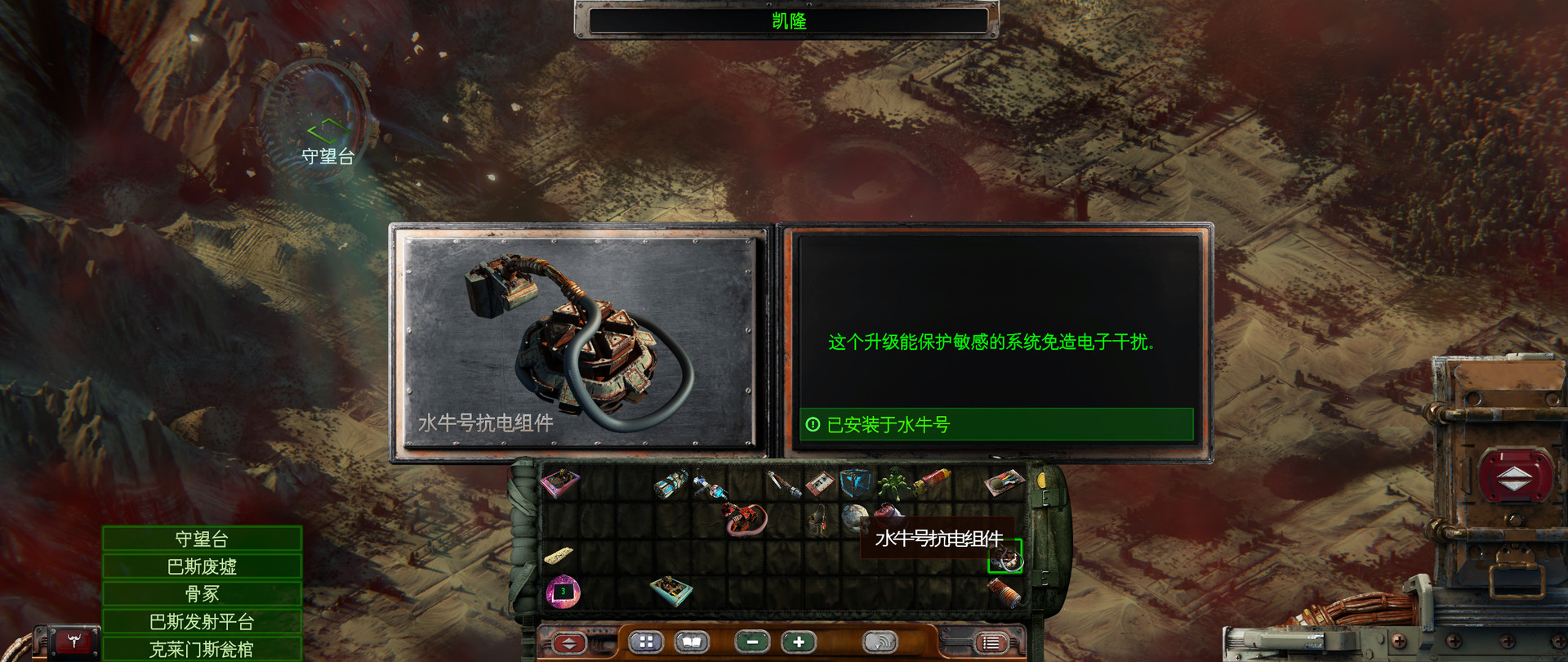Select 骨冢 in the left location list
The height and width of the screenshot is (662, 1568).
click(x=200, y=593)
